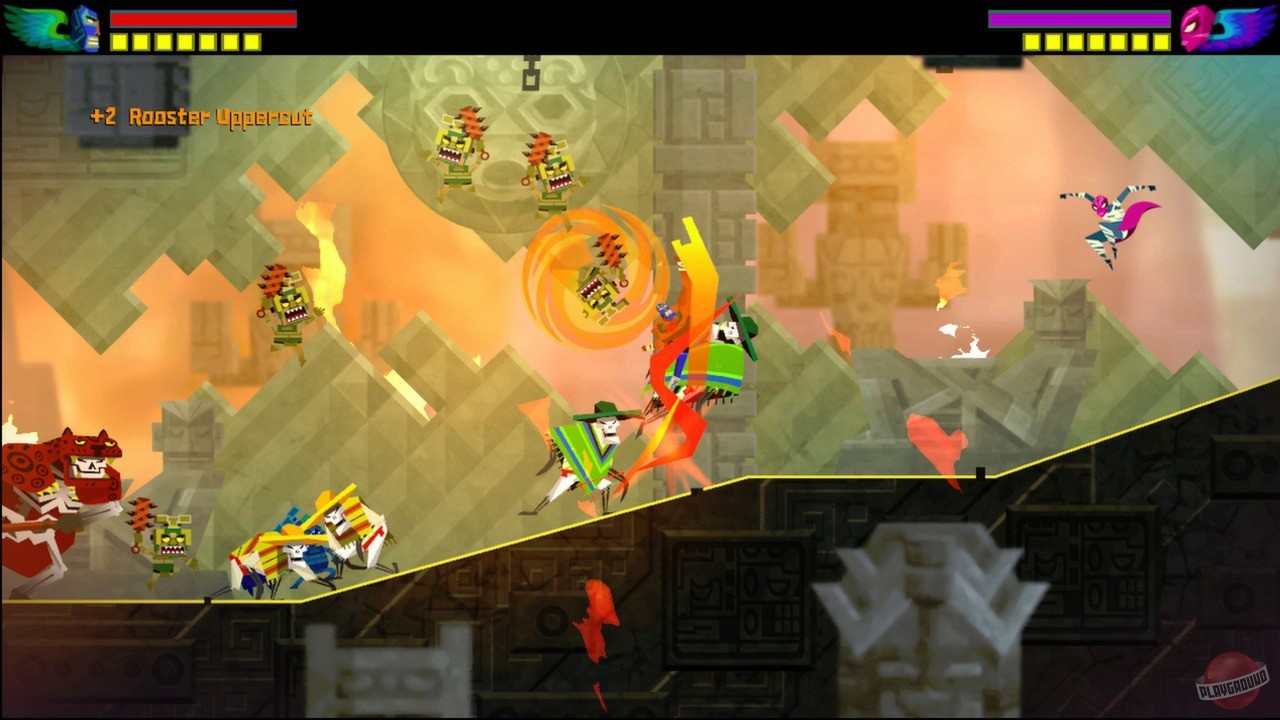Click the first yellow stamina square on the left
Screen dimensions: 1280x720
(118, 43)
